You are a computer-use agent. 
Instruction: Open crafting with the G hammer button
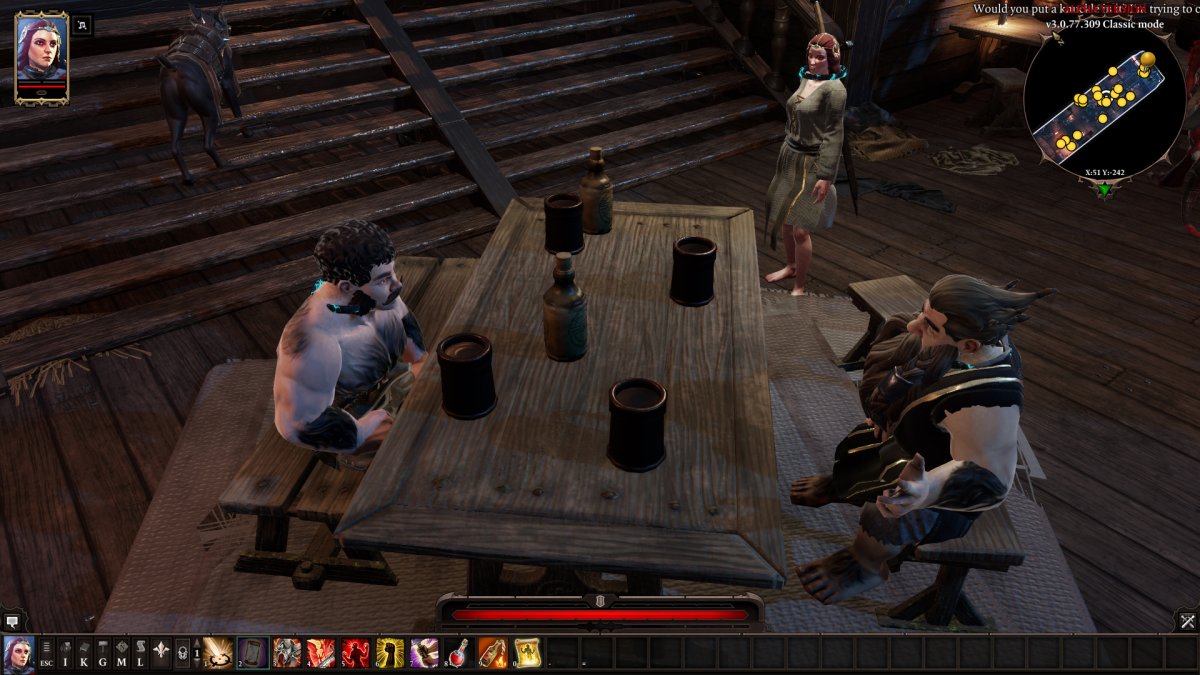(103, 654)
